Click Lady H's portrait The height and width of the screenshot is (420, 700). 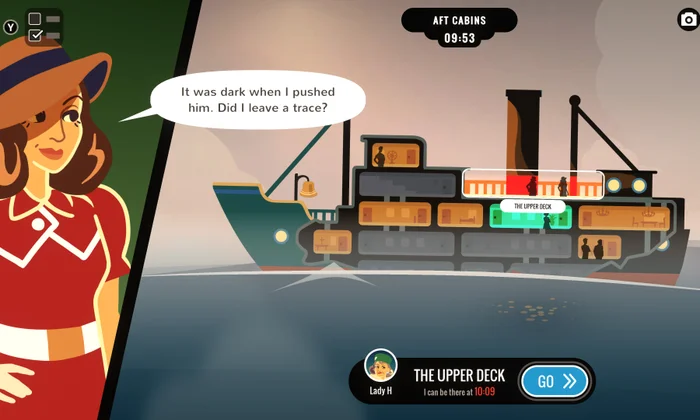[x=379, y=367]
